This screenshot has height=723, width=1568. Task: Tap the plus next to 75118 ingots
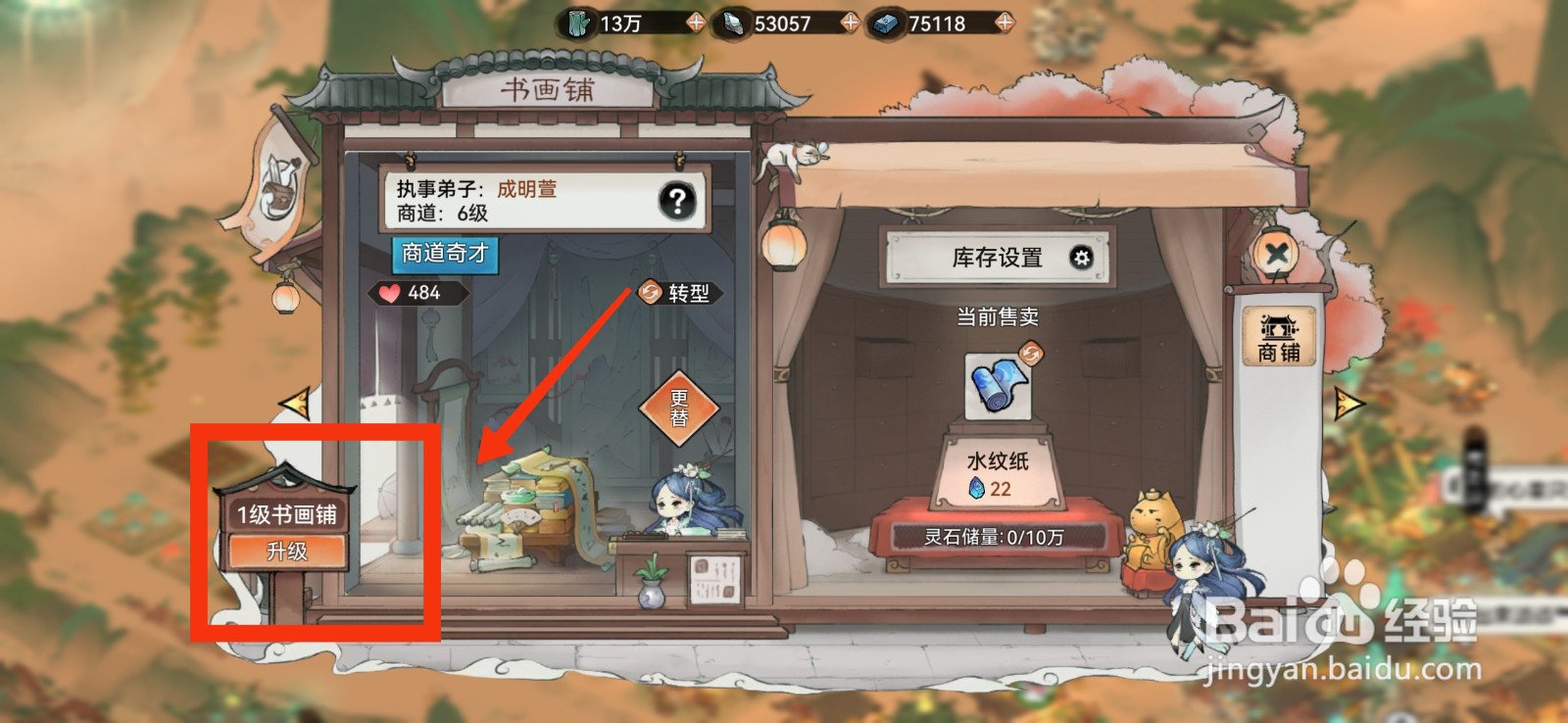[1004, 21]
